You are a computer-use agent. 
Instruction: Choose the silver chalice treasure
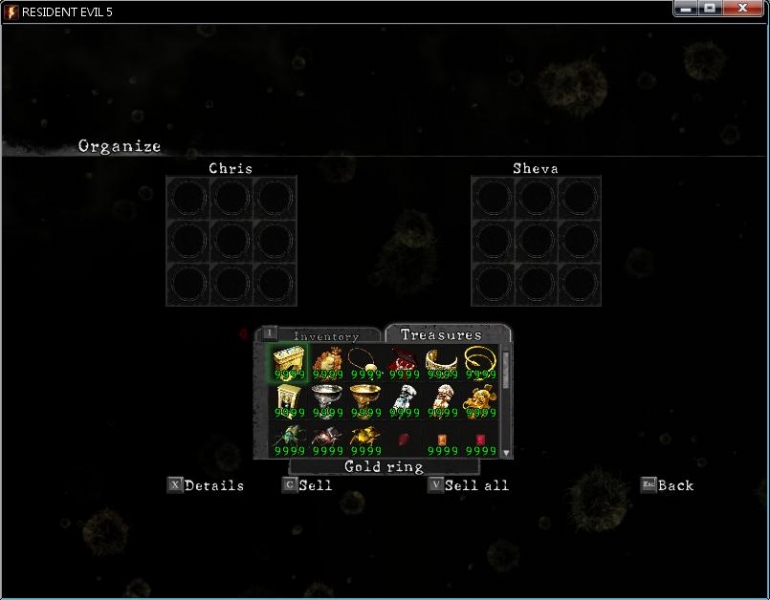point(327,401)
